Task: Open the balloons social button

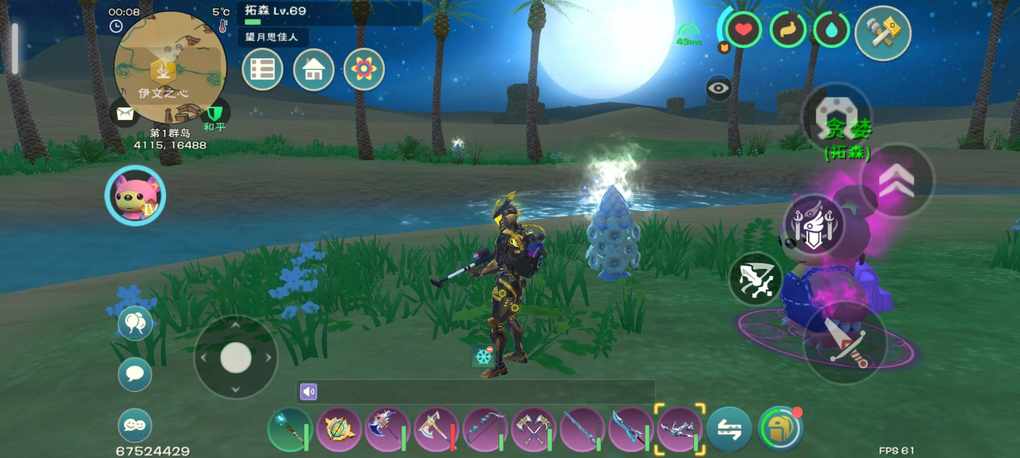Action: click(x=135, y=323)
